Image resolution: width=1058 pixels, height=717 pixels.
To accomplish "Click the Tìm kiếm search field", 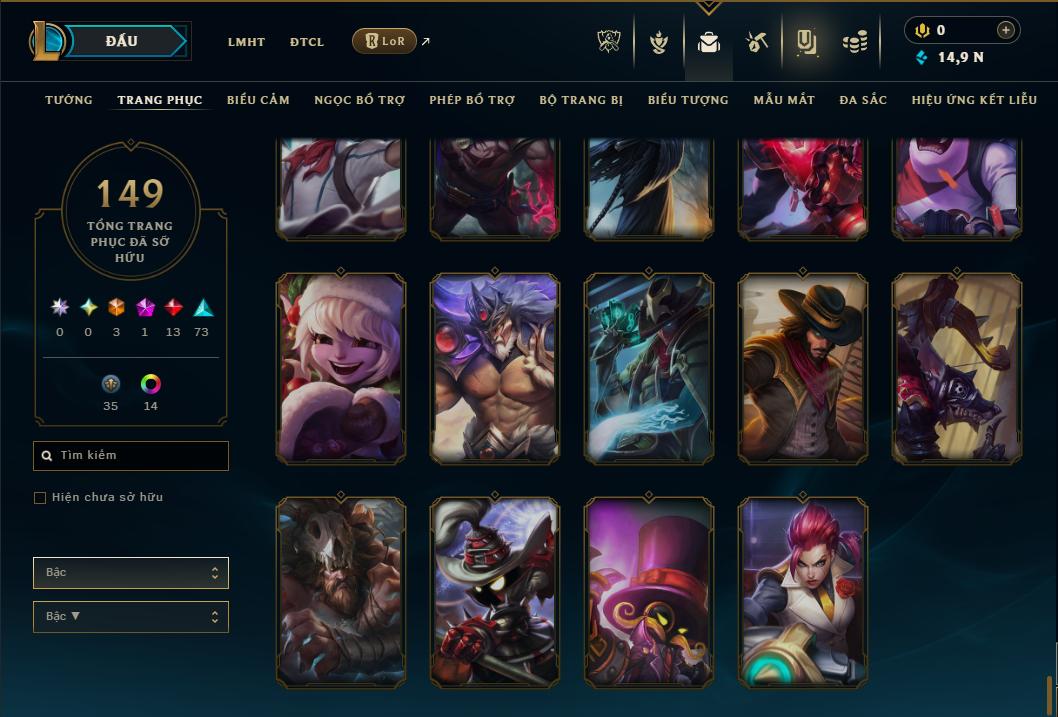I will click(131, 456).
